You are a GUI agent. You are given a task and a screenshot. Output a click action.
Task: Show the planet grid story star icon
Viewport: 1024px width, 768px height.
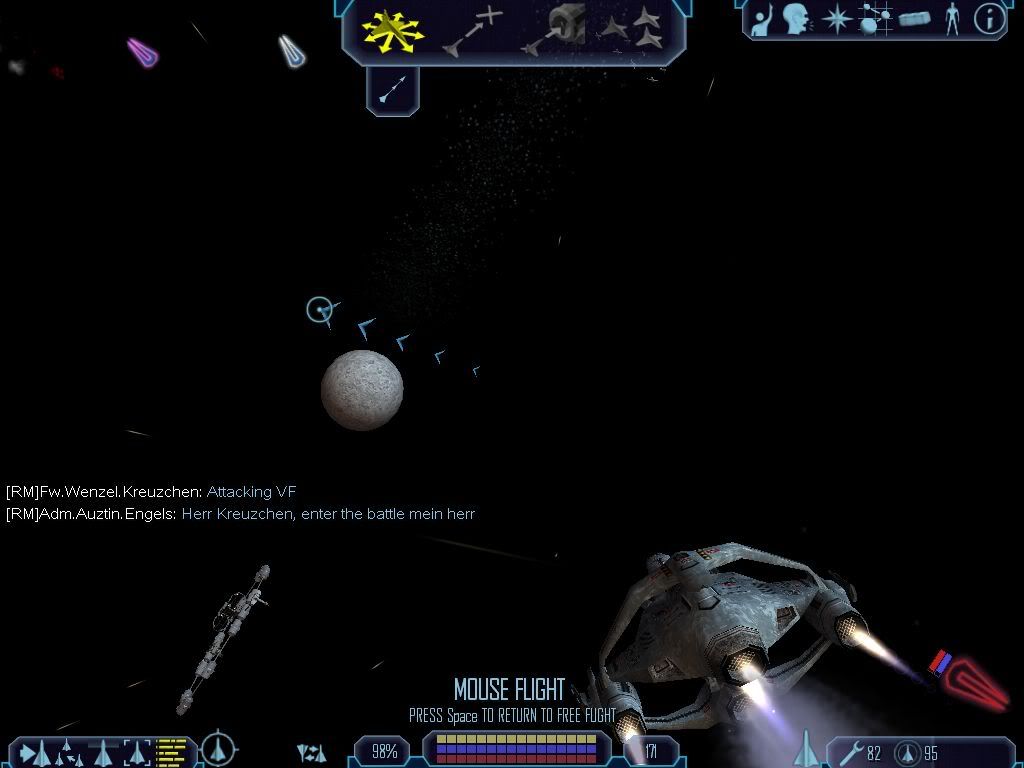coord(875,20)
